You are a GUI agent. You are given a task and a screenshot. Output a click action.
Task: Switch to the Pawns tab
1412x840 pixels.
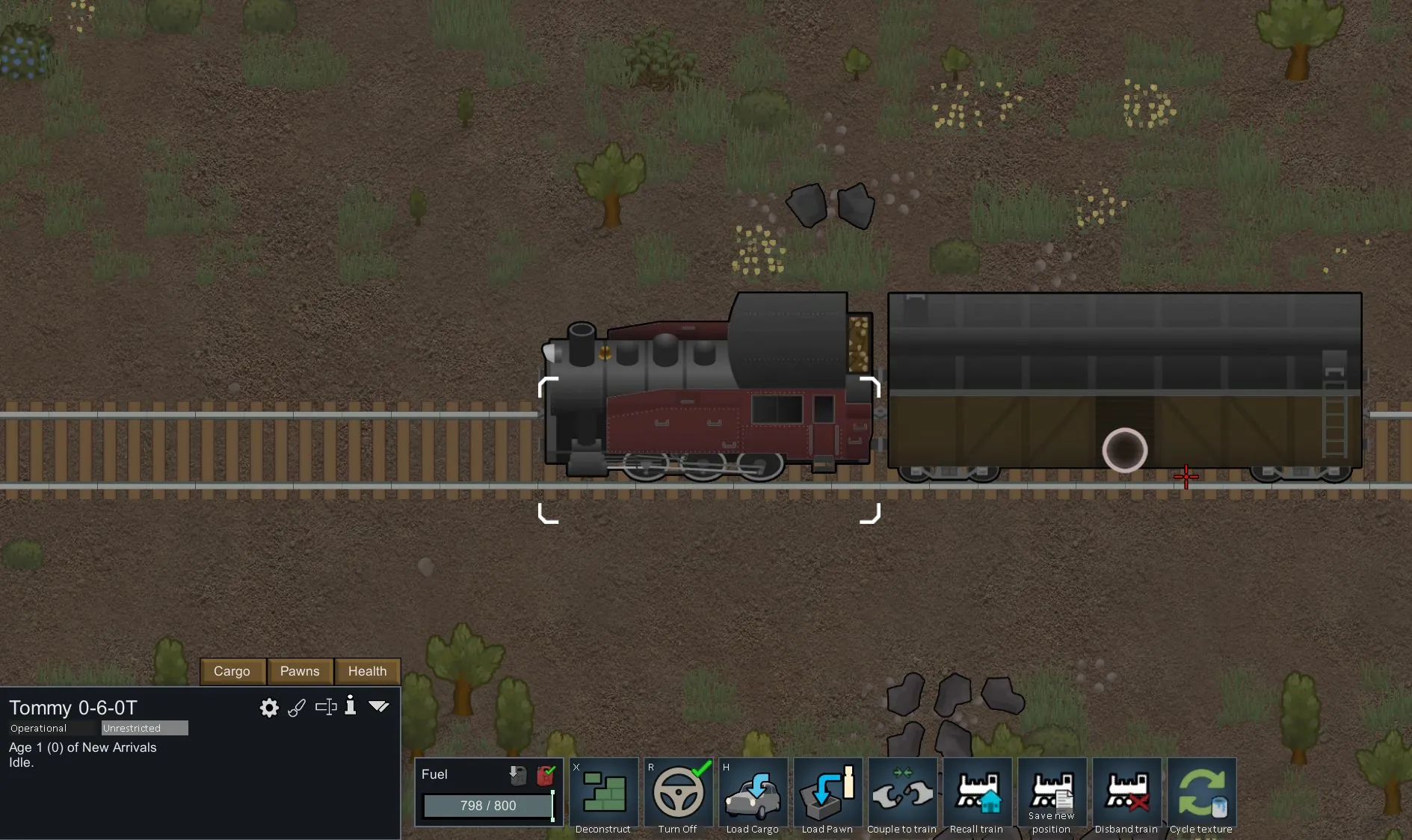tap(300, 671)
